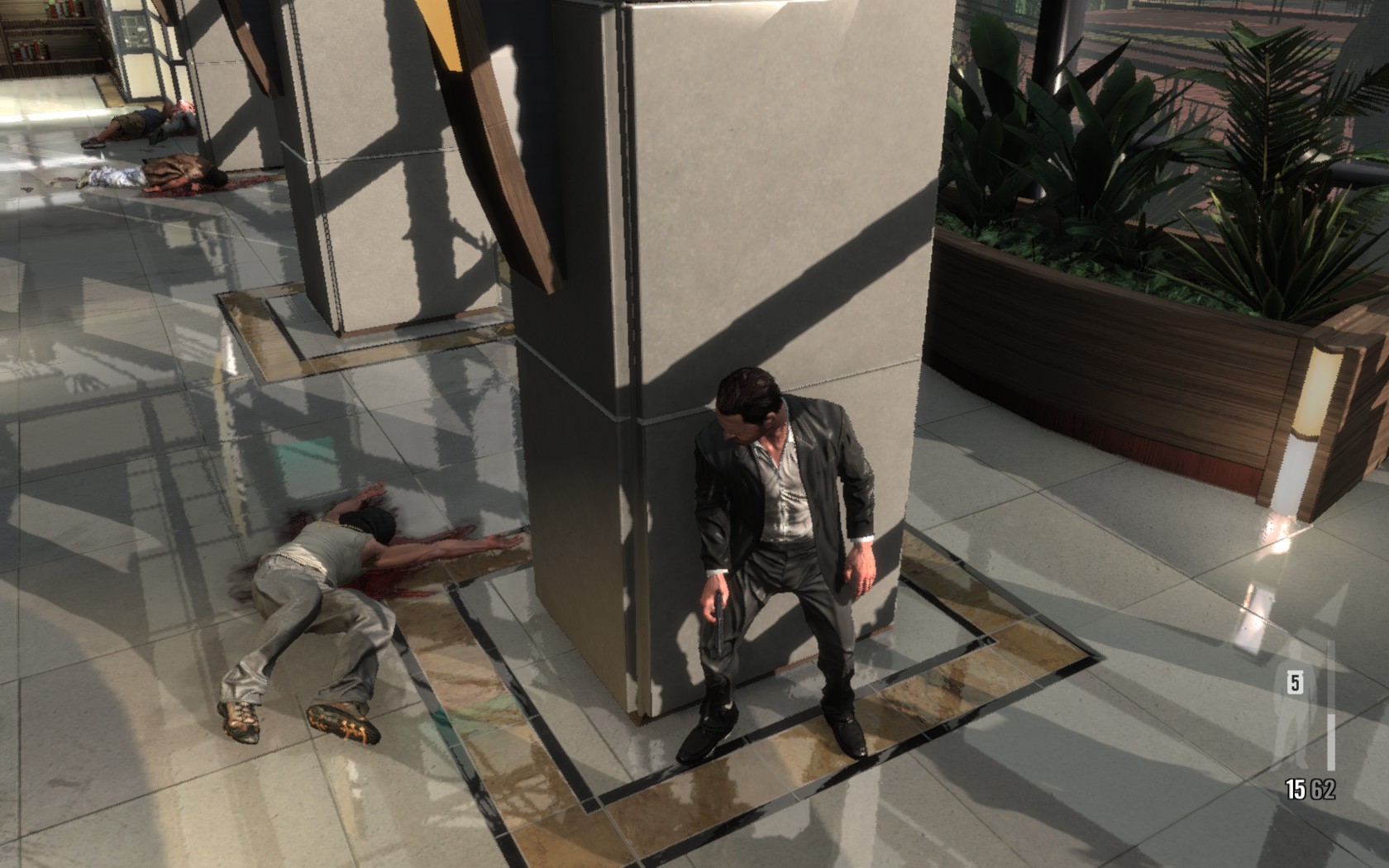Click the painkiller count box showing 5
This screenshot has height=868, width=1389.
1295,683
